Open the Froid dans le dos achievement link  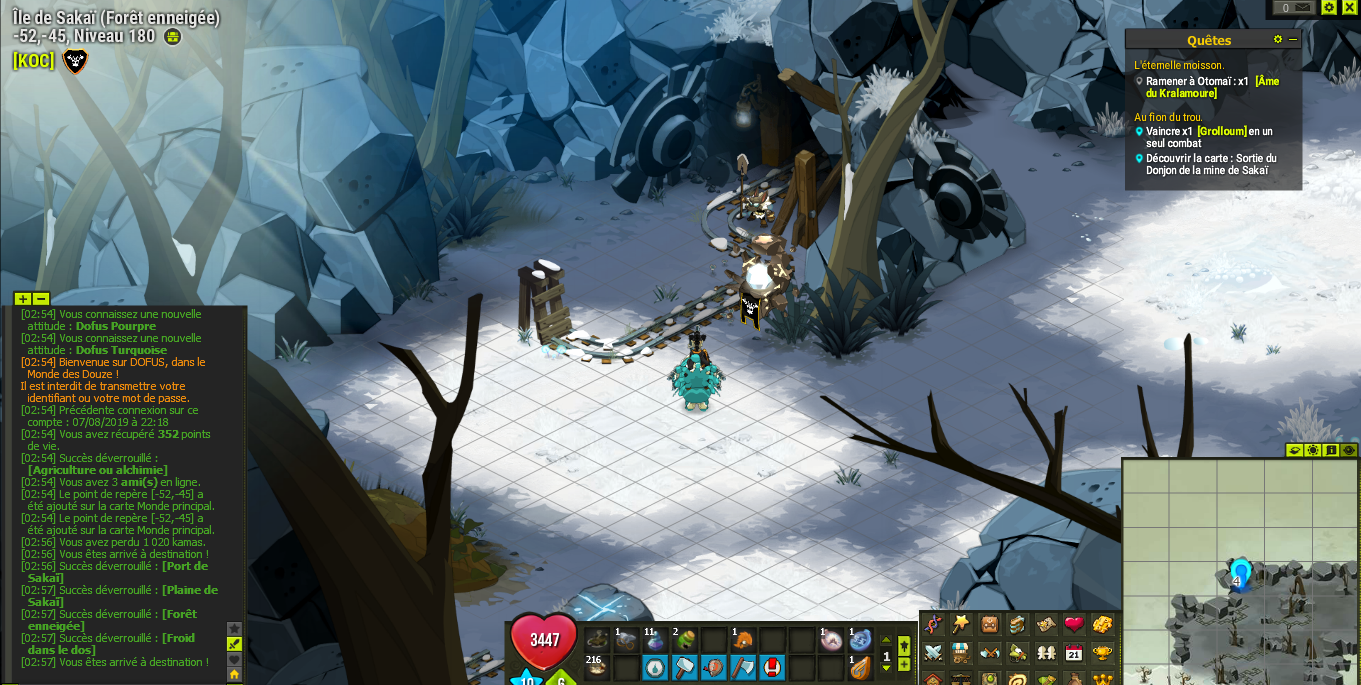[110, 644]
